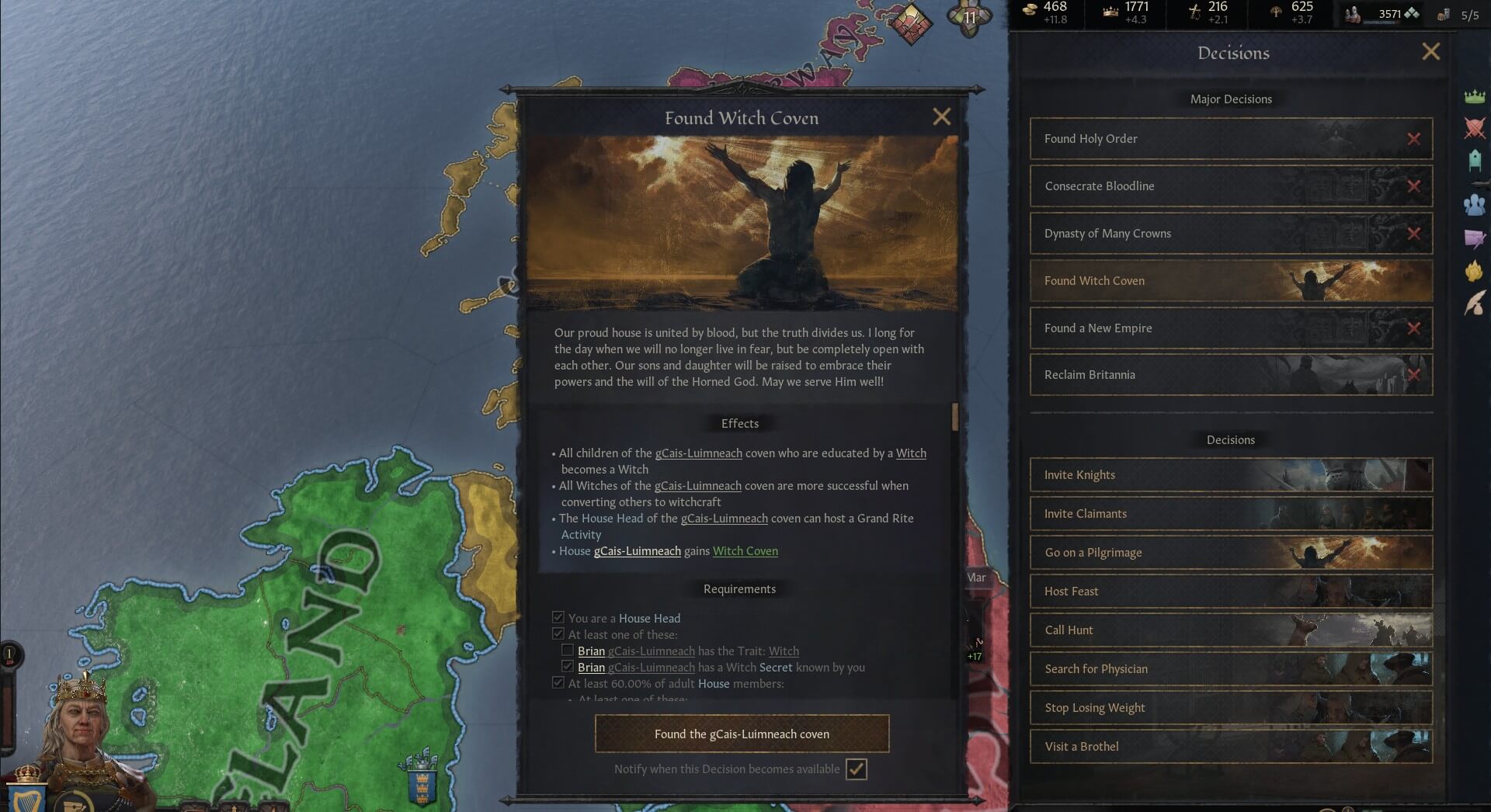Open dynasty renown via tree icon

(1273, 12)
